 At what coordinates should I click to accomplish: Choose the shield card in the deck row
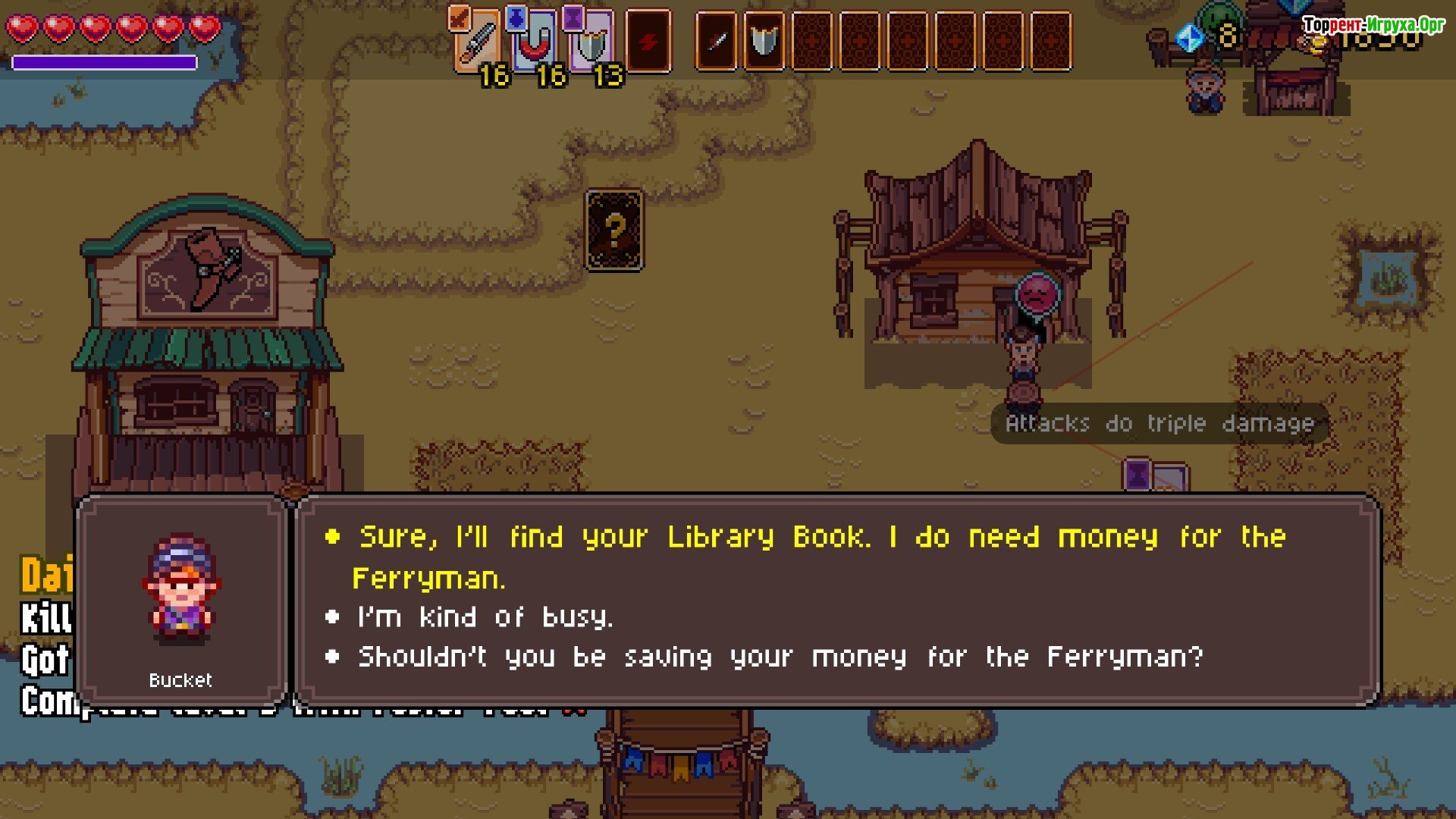pyautogui.click(x=764, y=42)
